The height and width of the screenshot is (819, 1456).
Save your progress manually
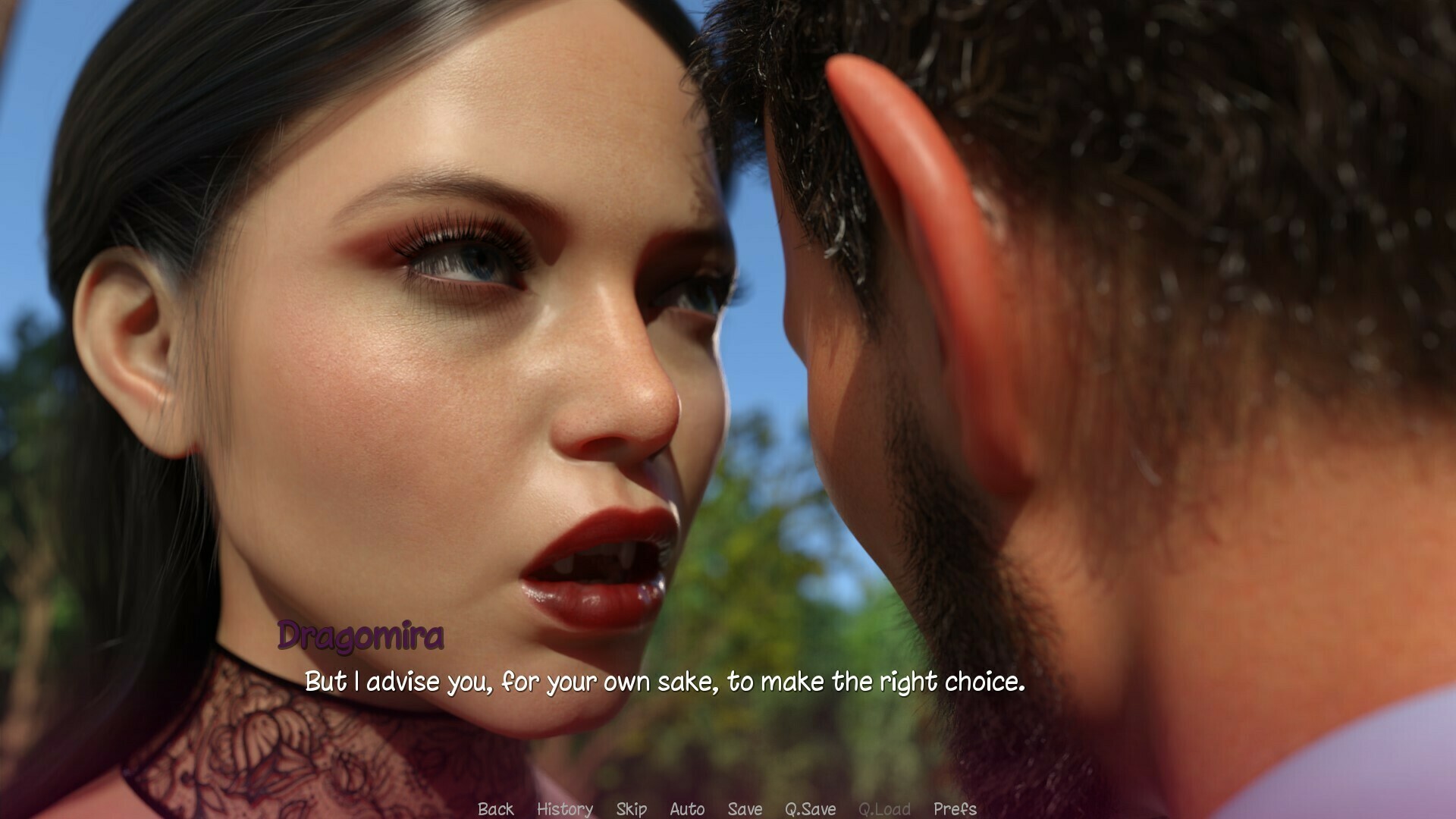pyautogui.click(x=746, y=809)
